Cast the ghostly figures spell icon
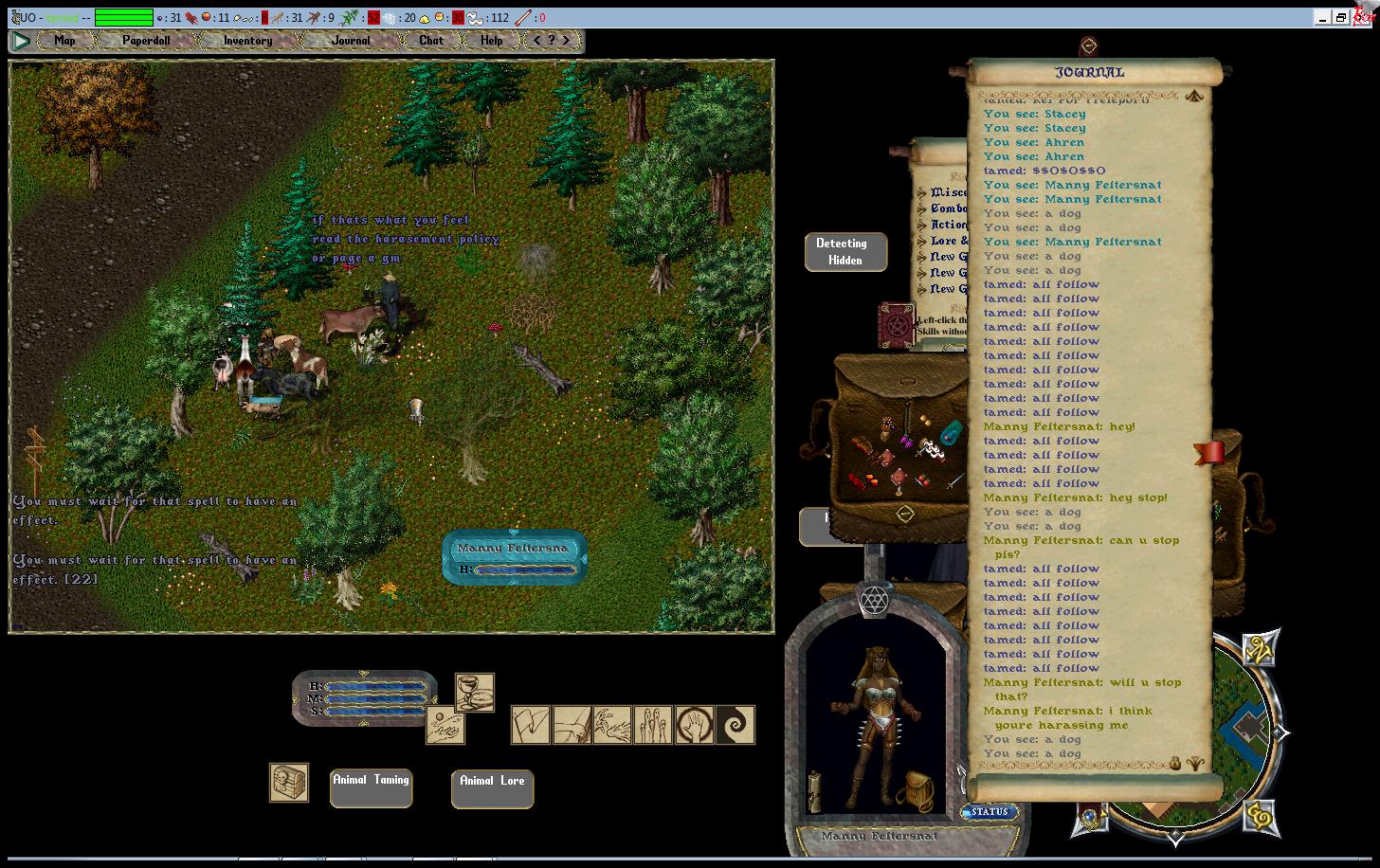The width and height of the screenshot is (1380, 868). pos(653,725)
